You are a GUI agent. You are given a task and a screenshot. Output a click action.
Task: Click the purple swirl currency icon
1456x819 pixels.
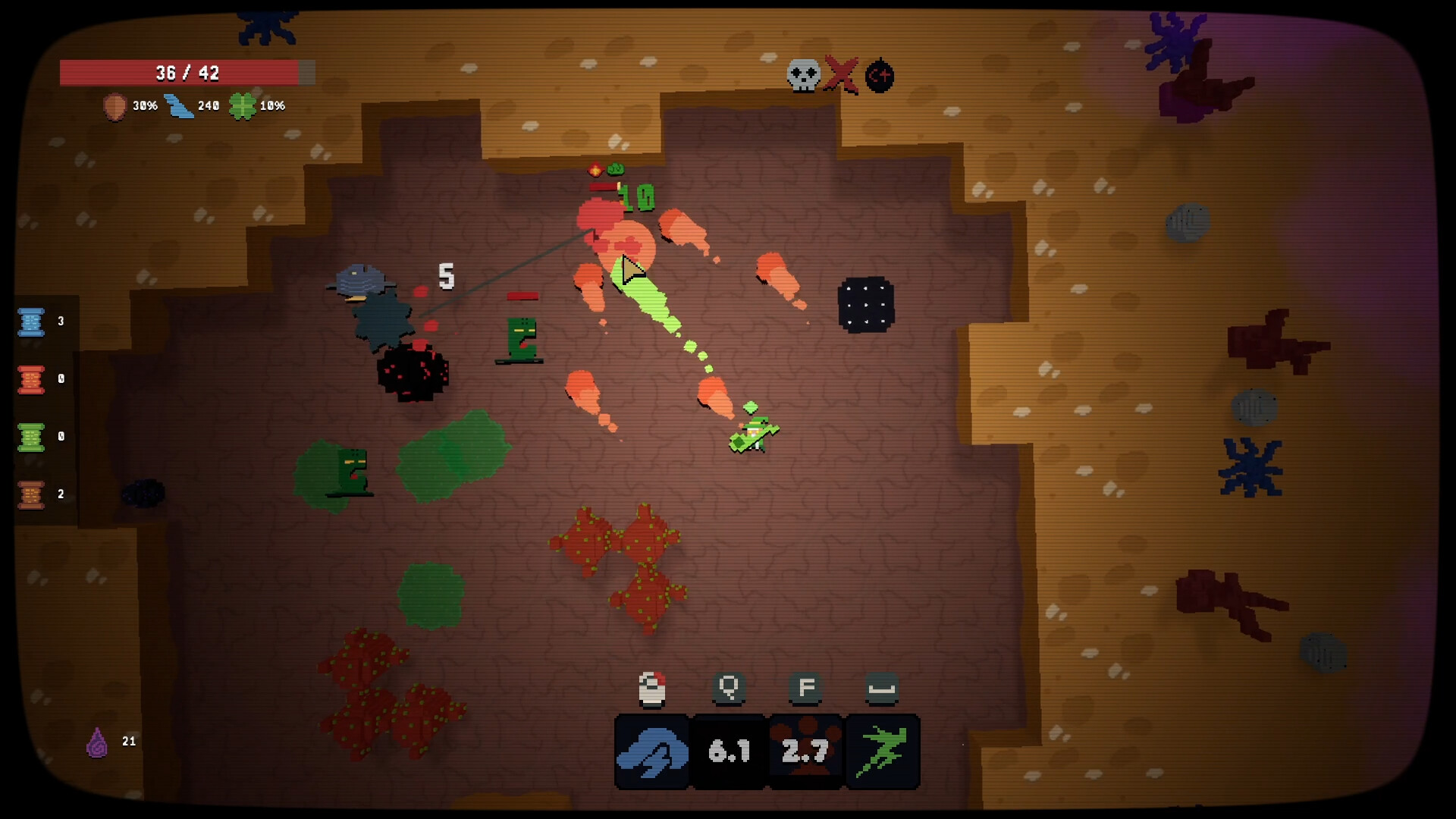click(x=97, y=742)
